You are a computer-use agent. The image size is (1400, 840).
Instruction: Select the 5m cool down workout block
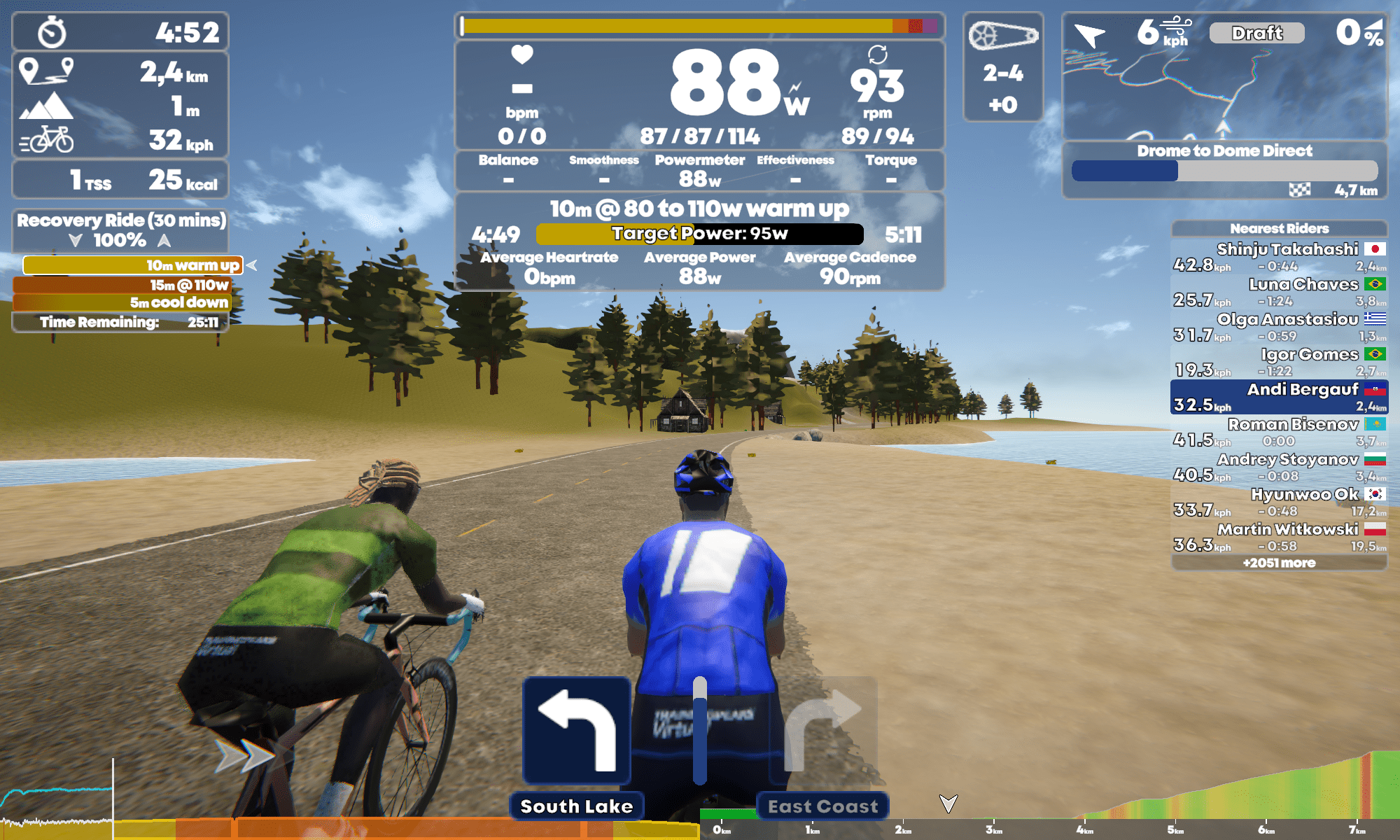(x=121, y=302)
